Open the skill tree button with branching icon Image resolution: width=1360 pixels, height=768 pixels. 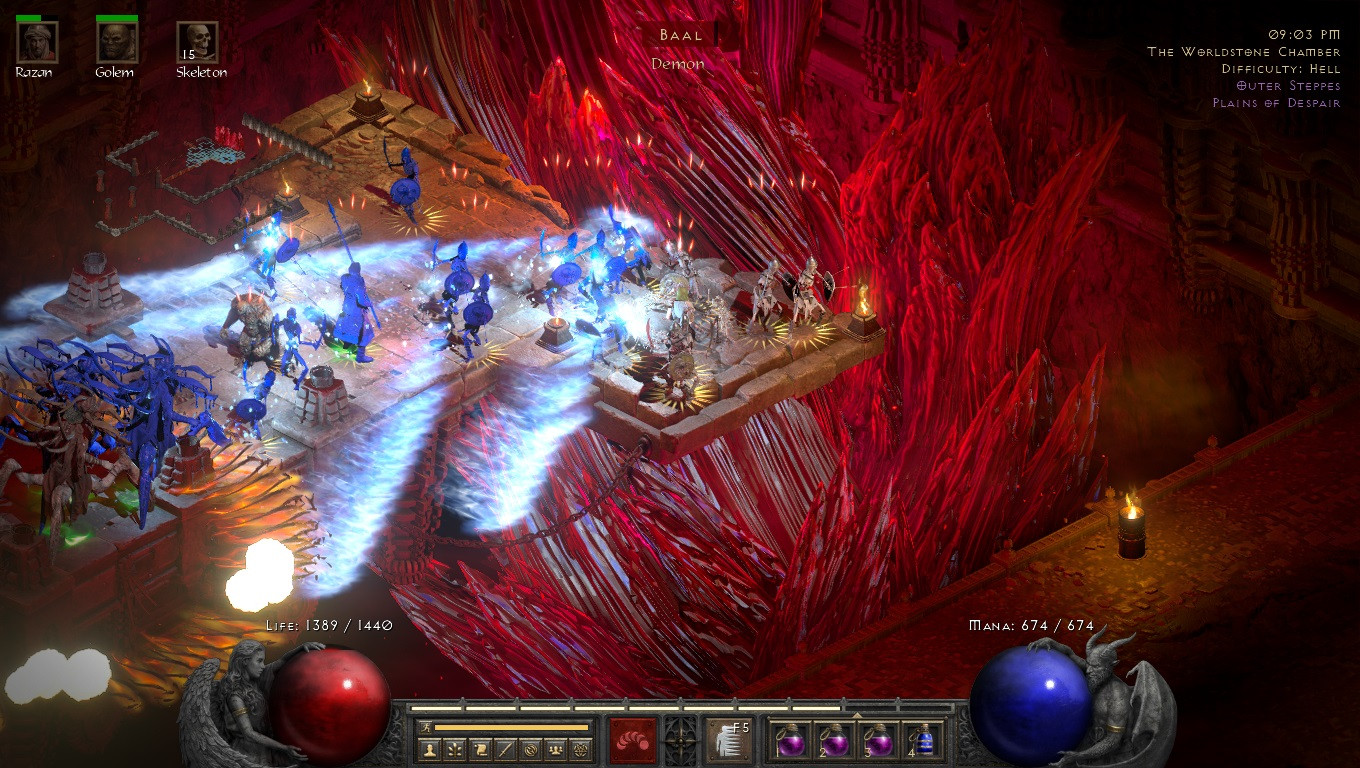(x=455, y=749)
